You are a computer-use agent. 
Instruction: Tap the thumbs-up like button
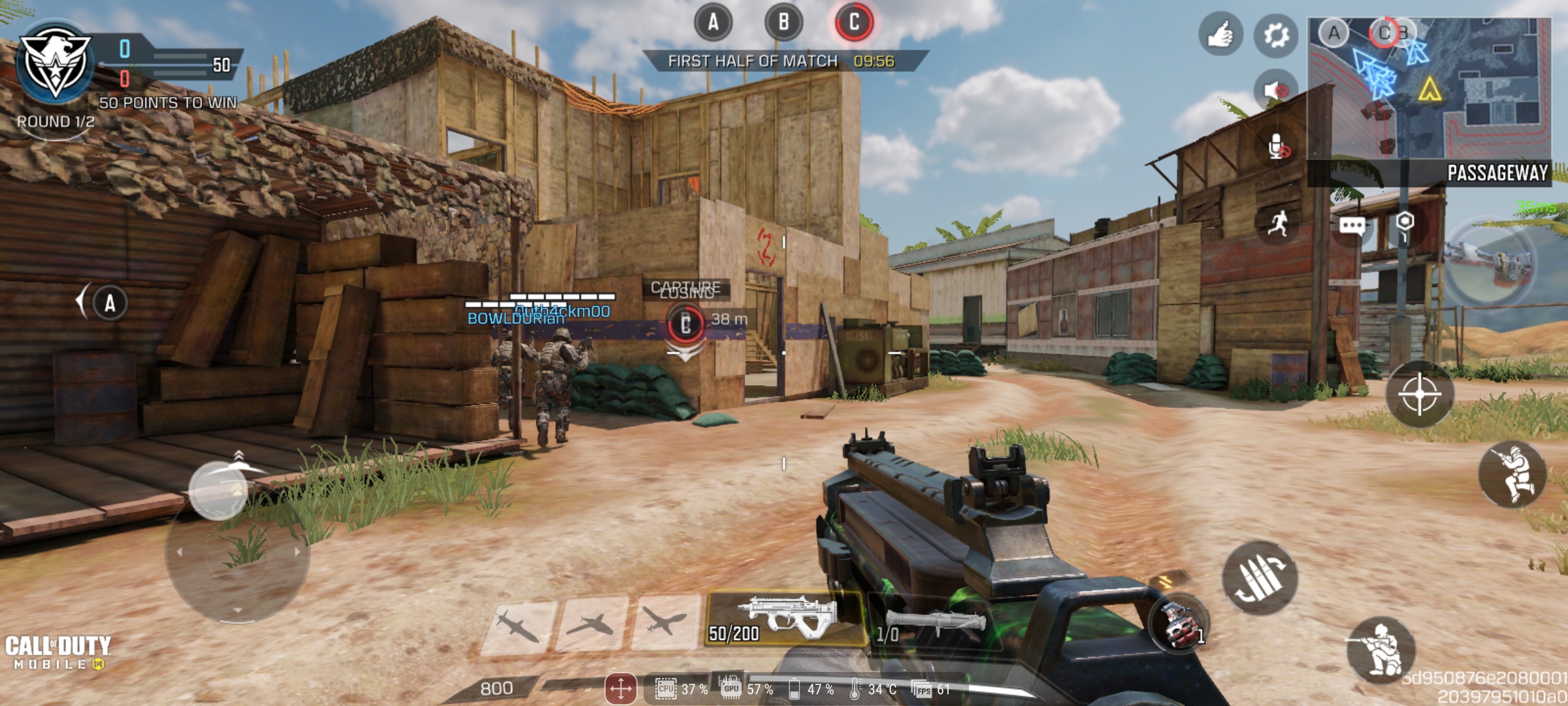(1220, 35)
